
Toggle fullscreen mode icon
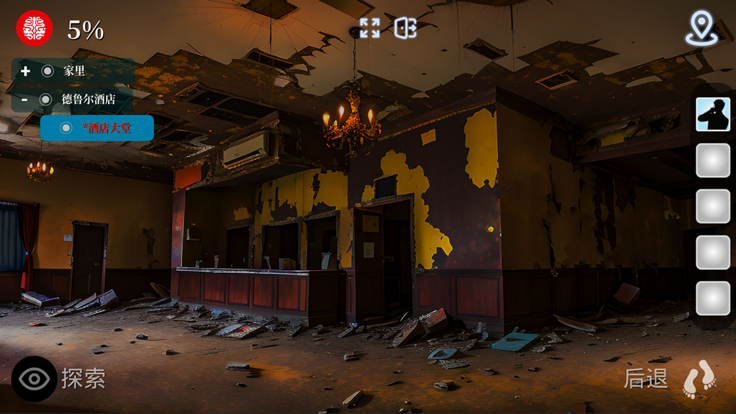click(x=370, y=28)
